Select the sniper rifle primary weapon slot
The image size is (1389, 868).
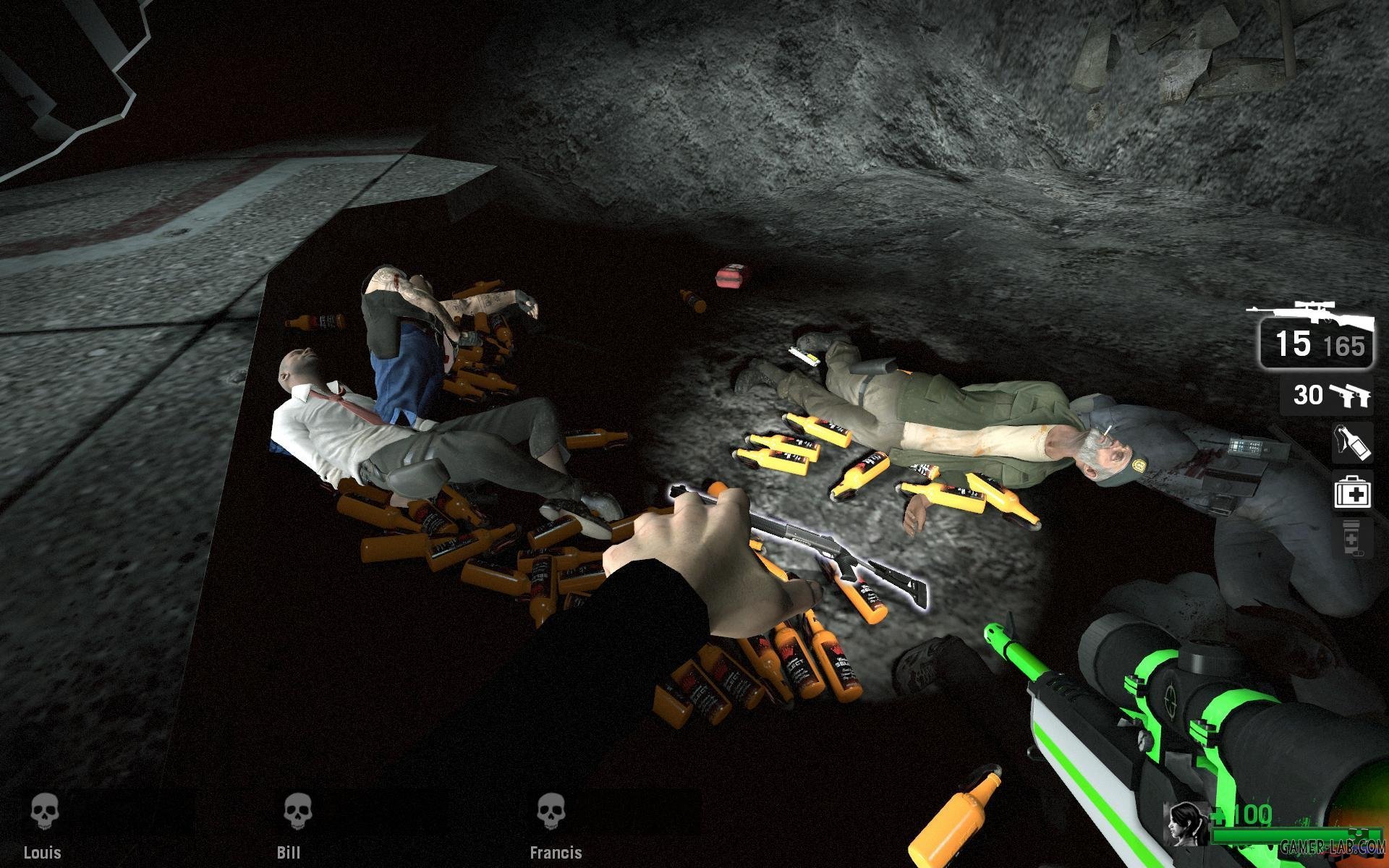1313,334
